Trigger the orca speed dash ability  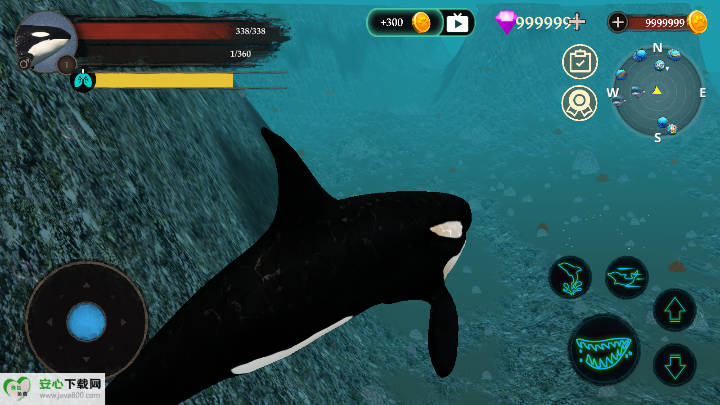pos(627,277)
